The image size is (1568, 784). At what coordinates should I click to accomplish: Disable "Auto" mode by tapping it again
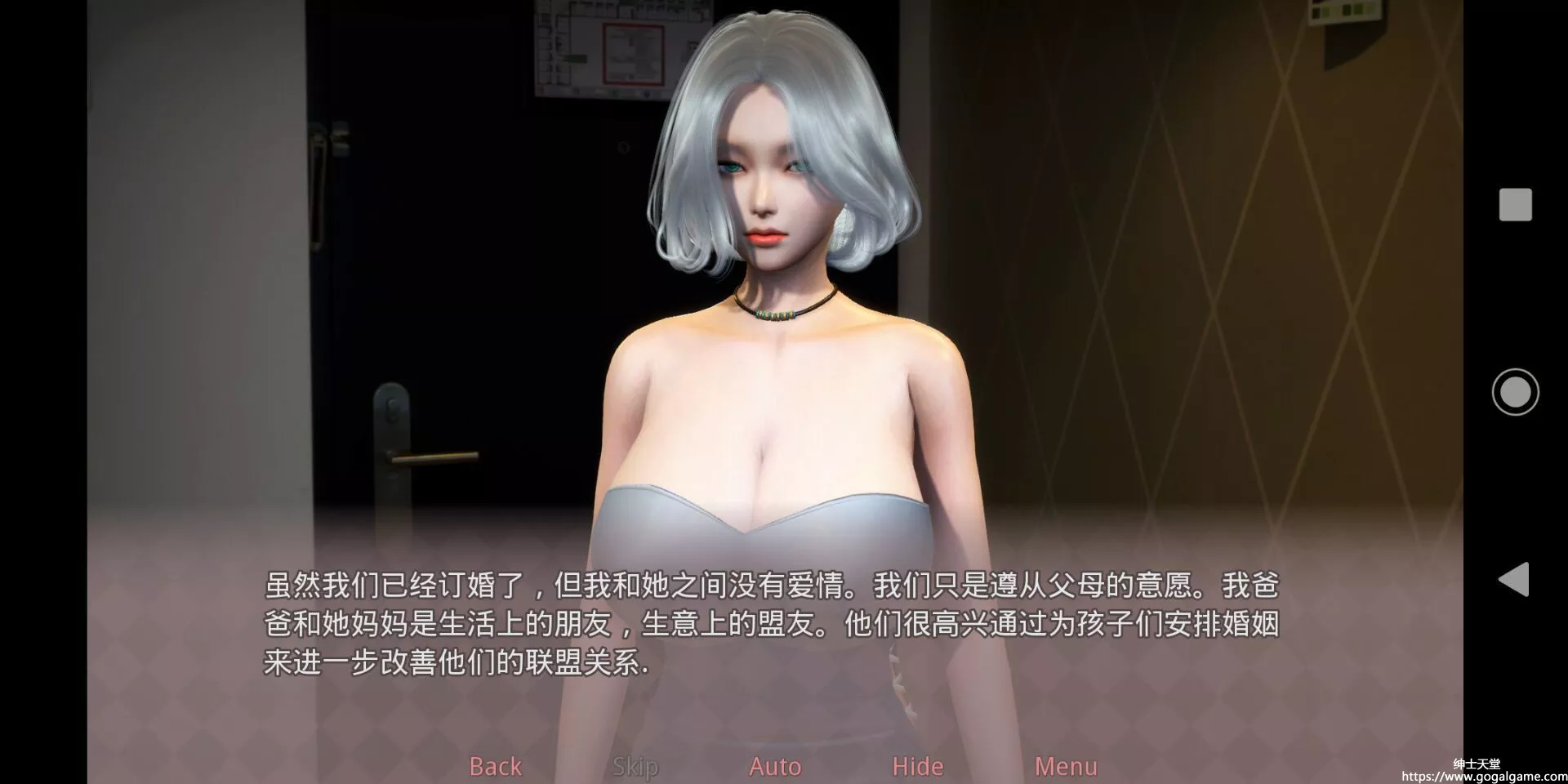[x=774, y=766]
